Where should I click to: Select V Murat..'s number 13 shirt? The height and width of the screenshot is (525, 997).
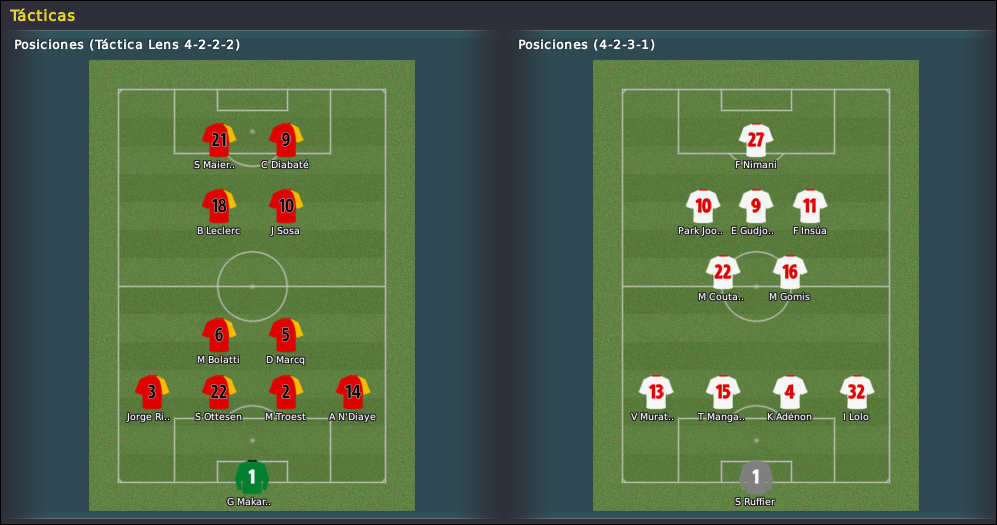click(655, 392)
